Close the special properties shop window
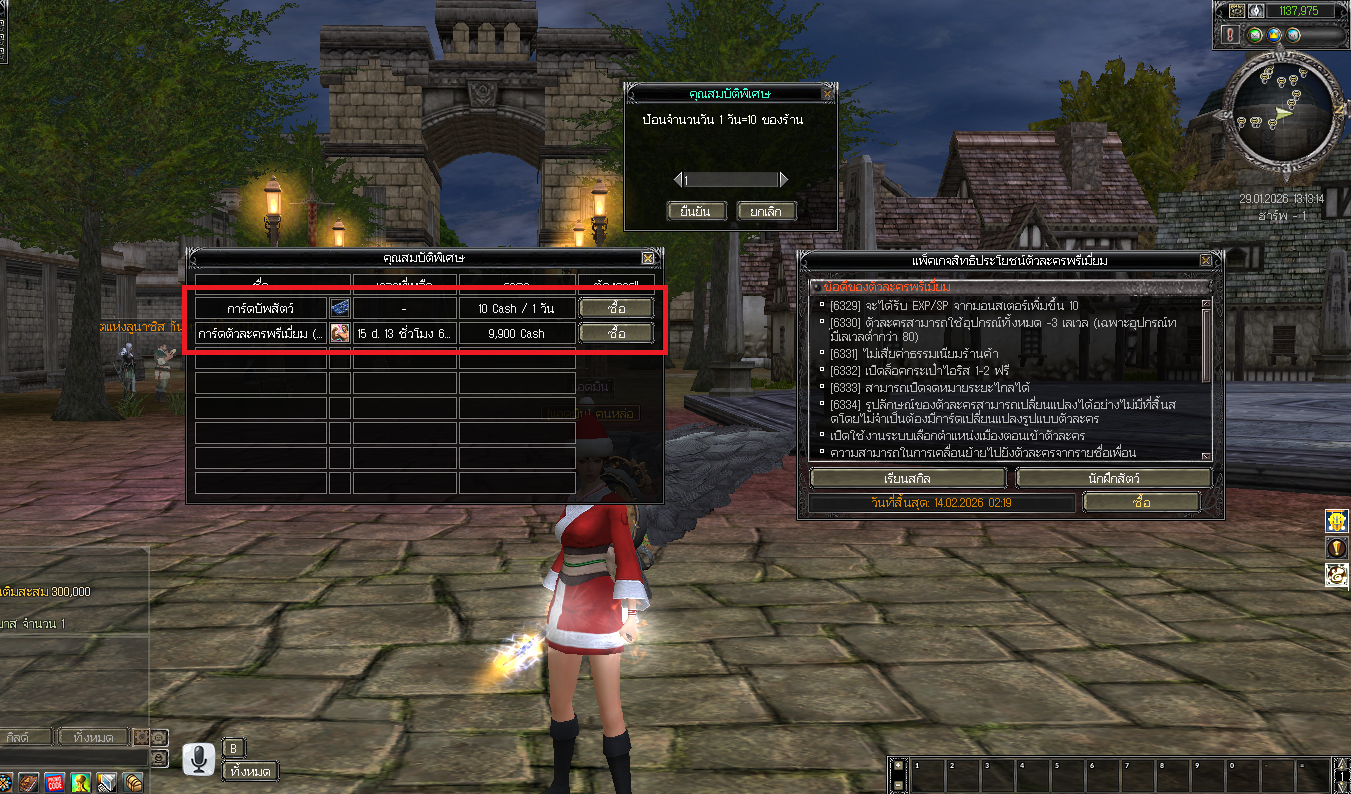Screen dimensions: 1351x794 (x=648, y=258)
